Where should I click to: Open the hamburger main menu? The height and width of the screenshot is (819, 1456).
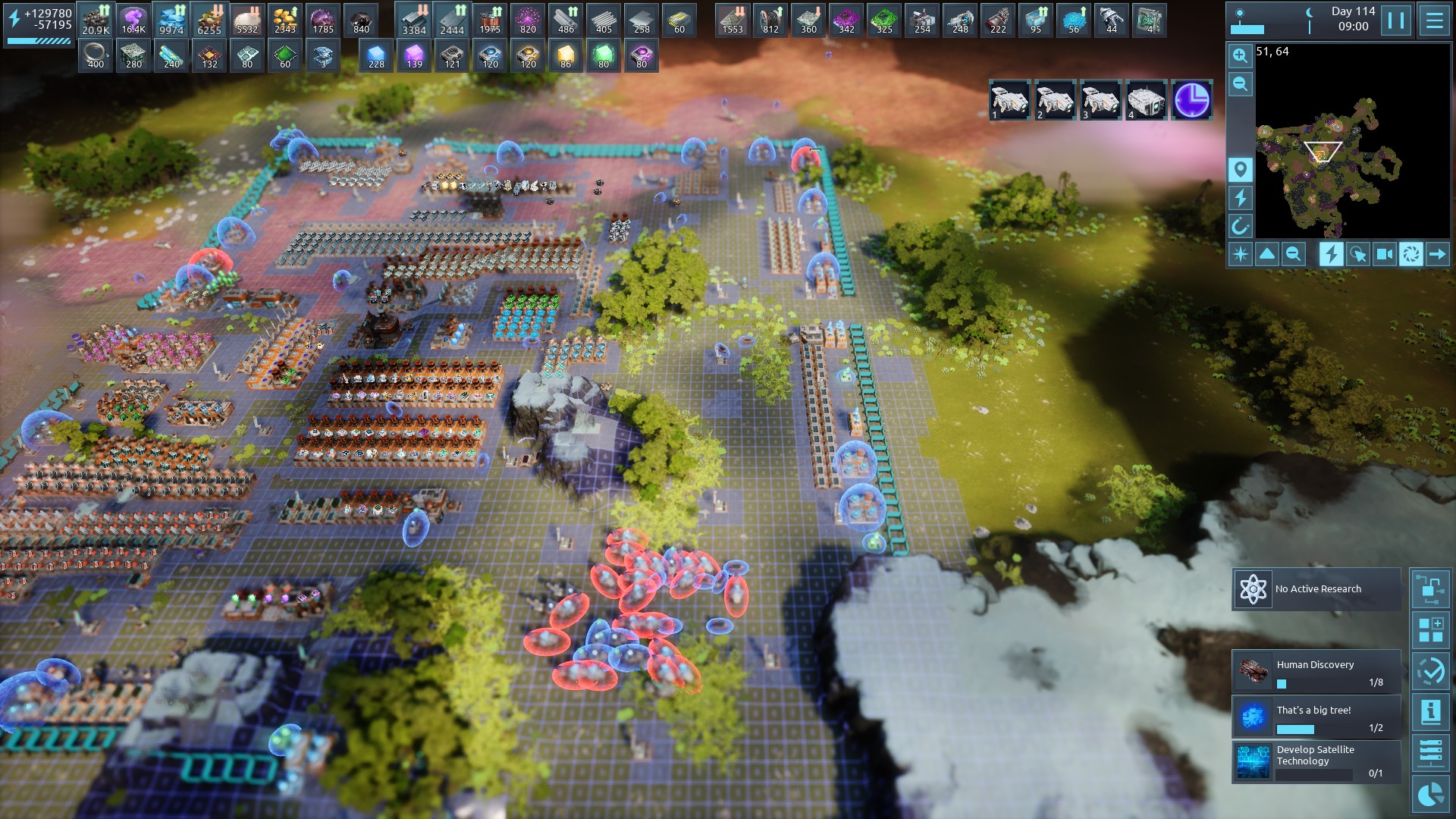1434,20
